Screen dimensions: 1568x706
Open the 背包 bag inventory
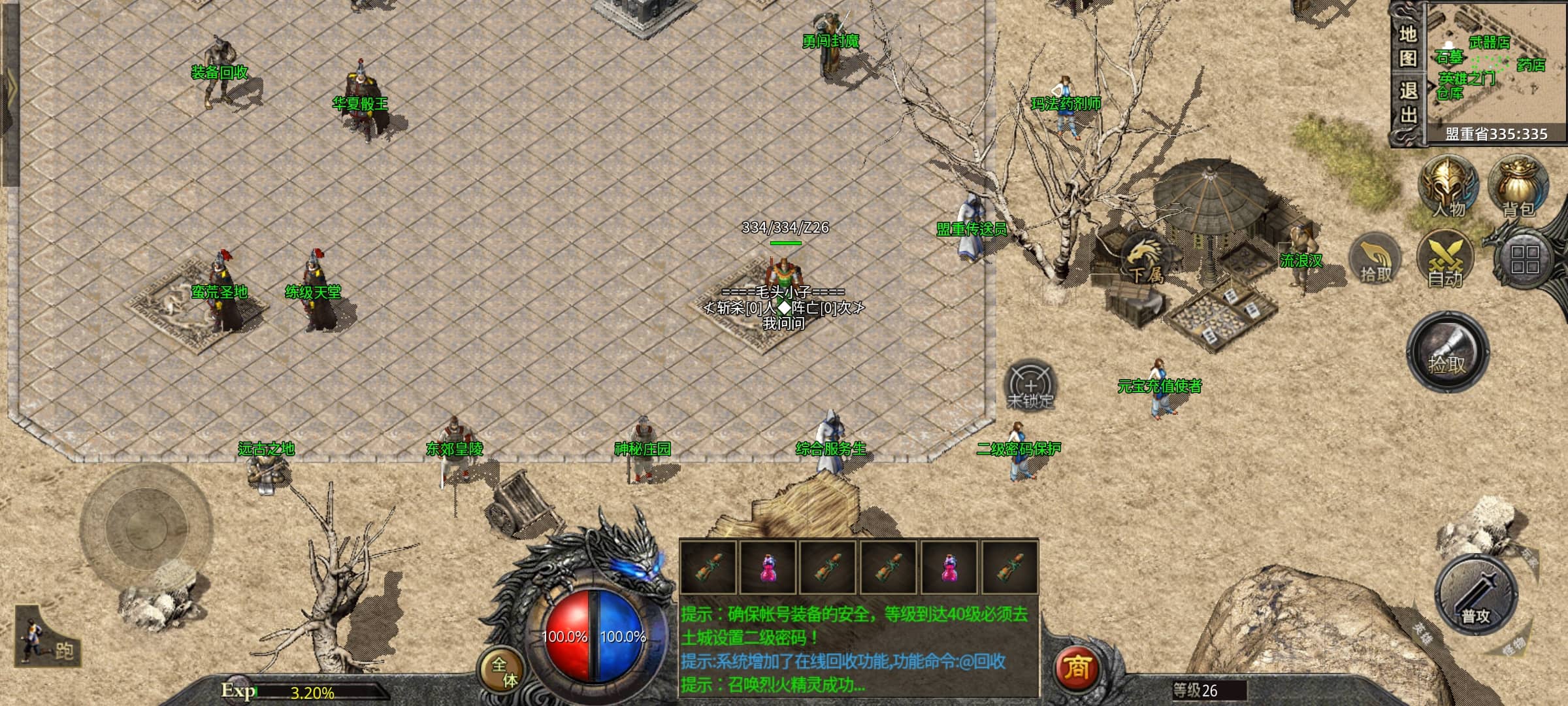click(x=1517, y=188)
